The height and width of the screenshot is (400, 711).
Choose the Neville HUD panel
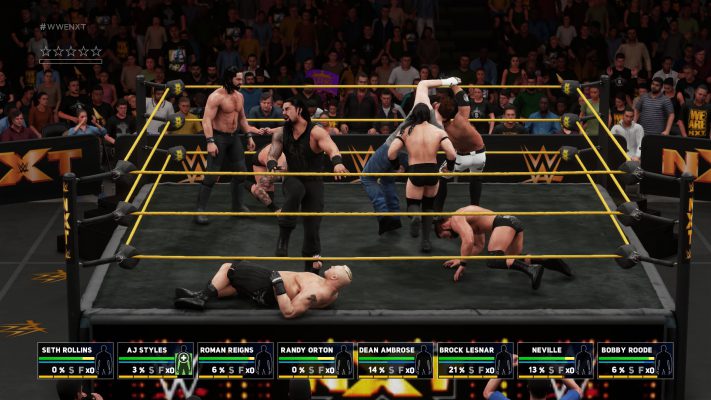[555, 360]
